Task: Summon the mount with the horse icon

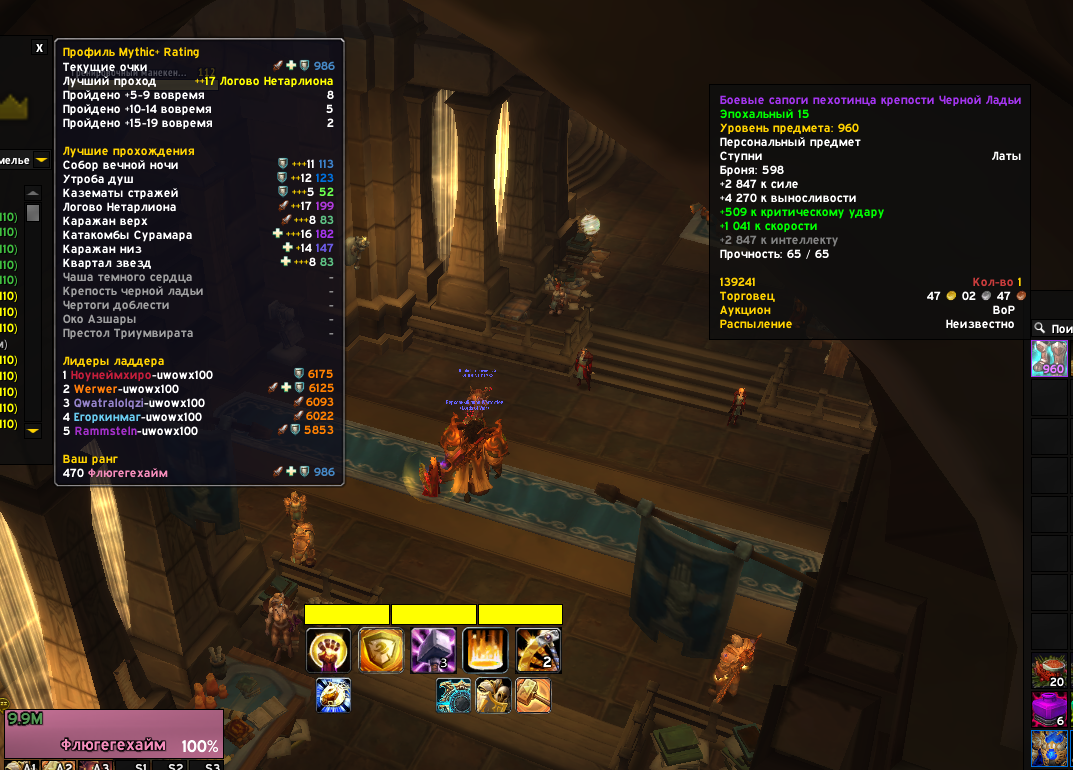Action: pyautogui.click(x=333, y=695)
